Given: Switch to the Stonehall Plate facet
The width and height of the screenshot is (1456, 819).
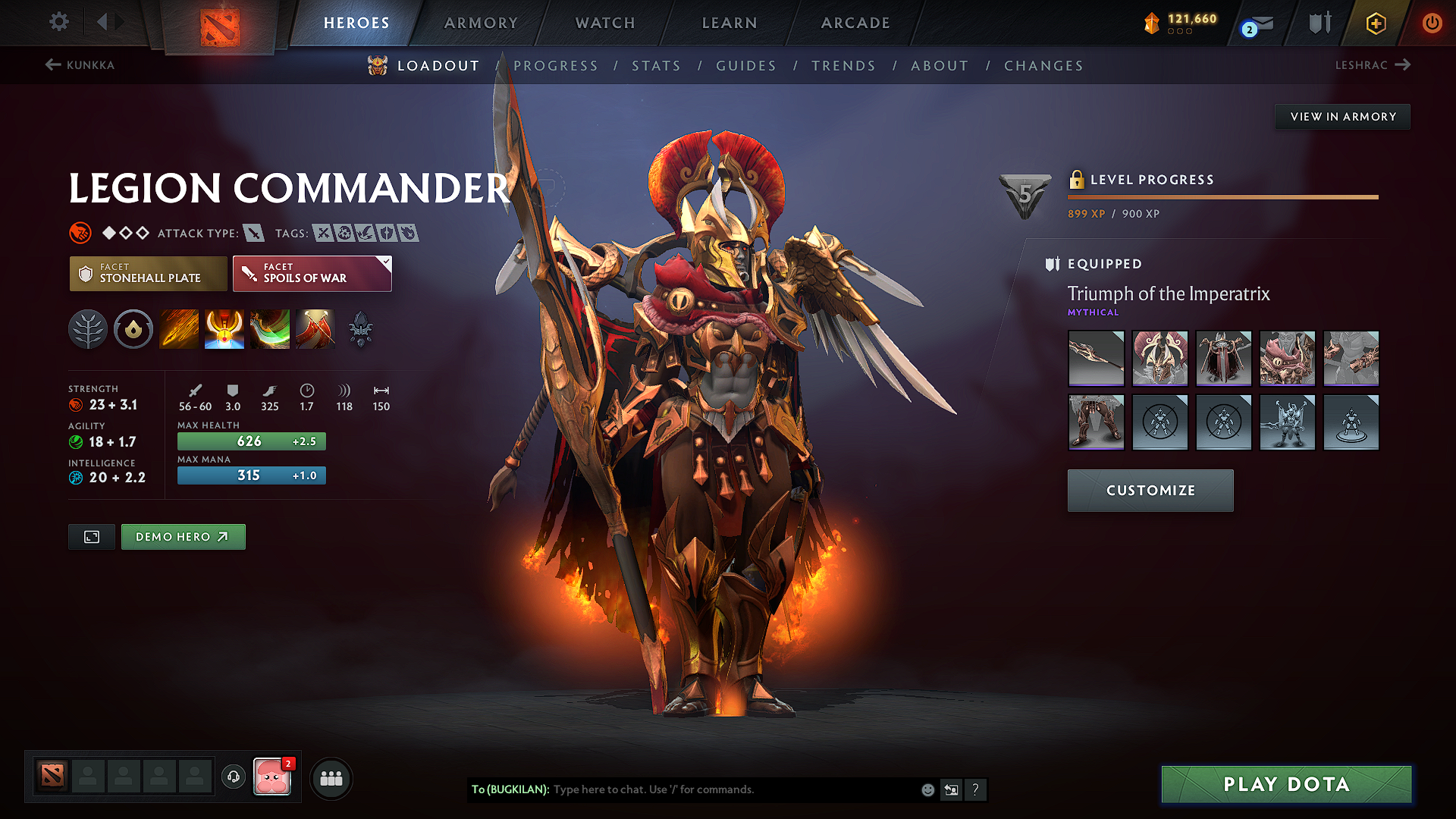Looking at the screenshot, I should coord(148,274).
